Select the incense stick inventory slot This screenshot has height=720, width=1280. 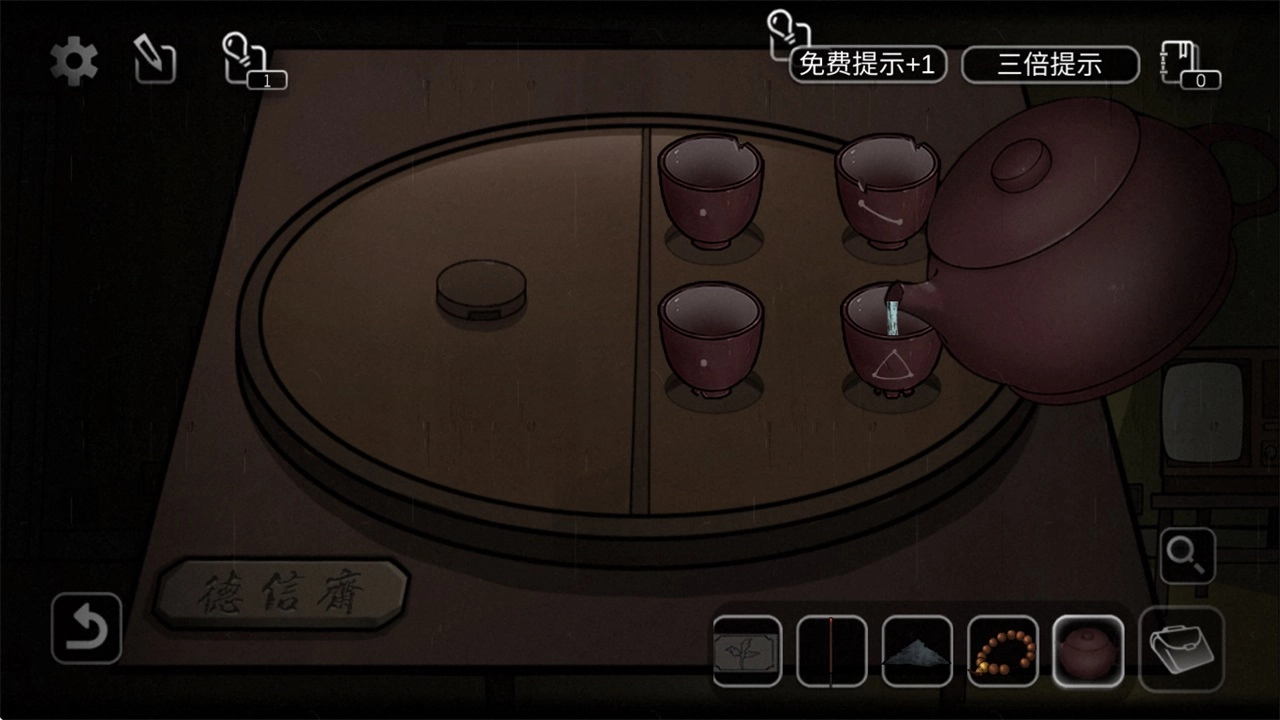pyautogui.click(x=832, y=651)
